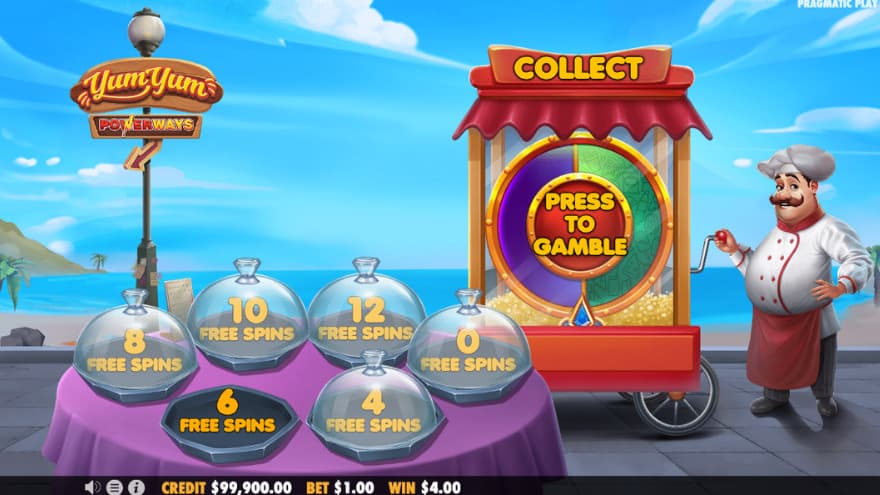880x495 pixels.
Task: Toggle the sound speaker icon
Action: pyautogui.click(x=93, y=487)
